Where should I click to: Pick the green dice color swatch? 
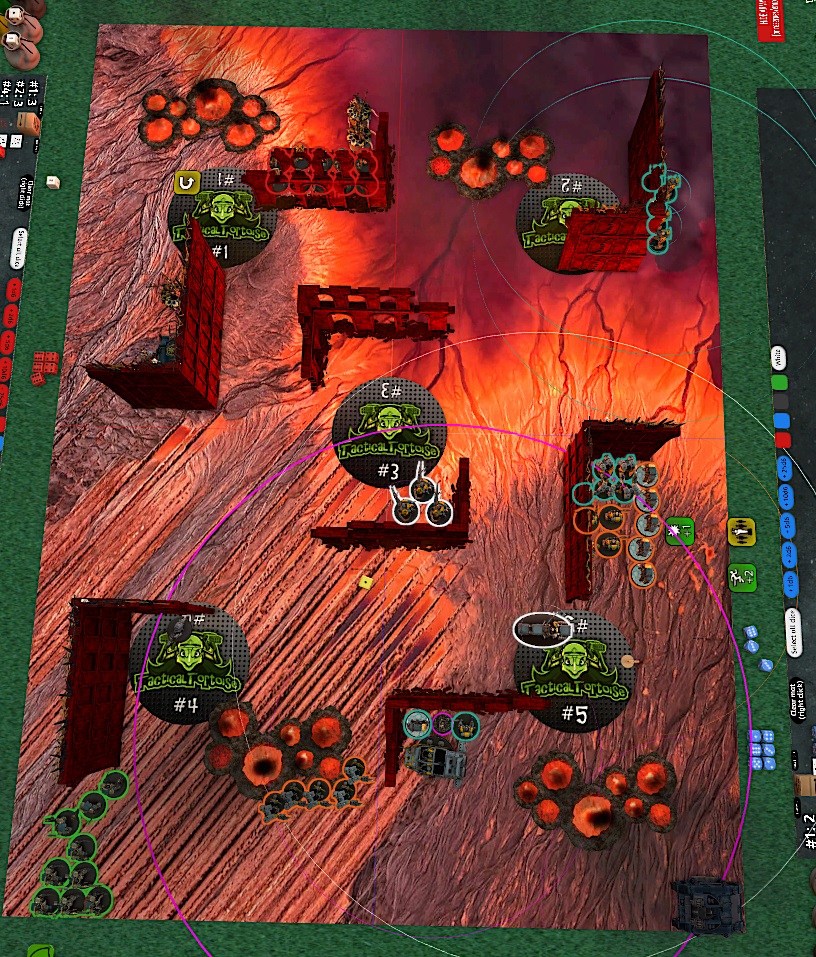pyautogui.click(x=780, y=383)
